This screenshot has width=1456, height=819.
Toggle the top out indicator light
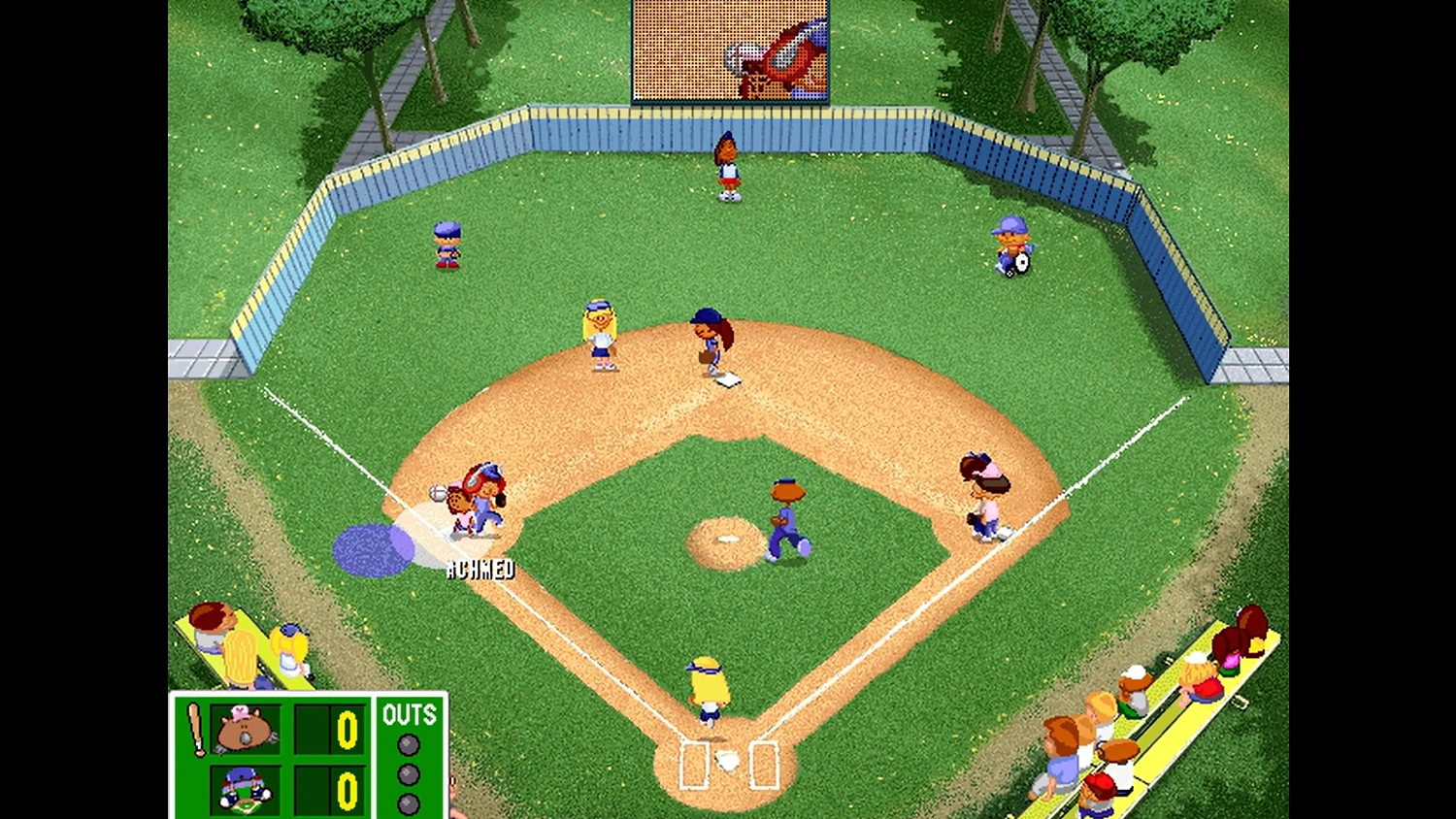pyautogui.click(x=407, y=744)
